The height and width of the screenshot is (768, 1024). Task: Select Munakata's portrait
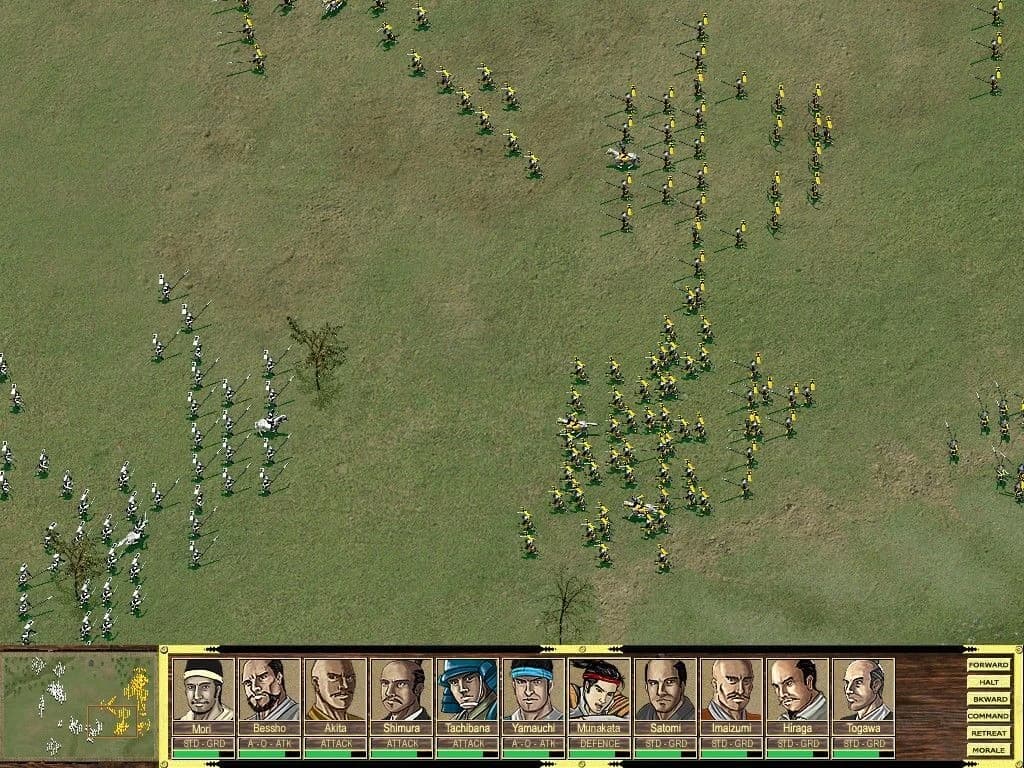599,689
